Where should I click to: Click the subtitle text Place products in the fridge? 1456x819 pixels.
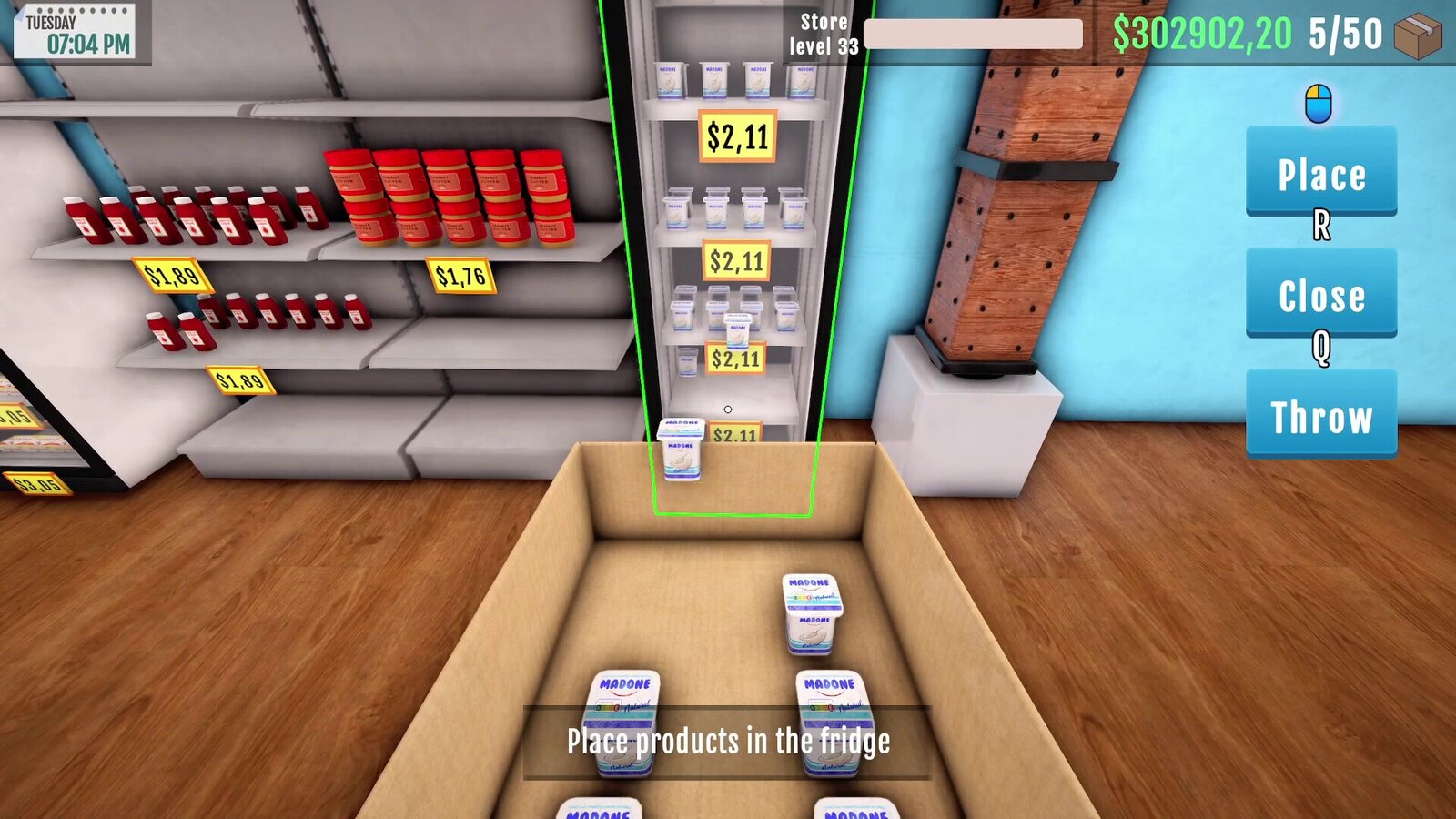coord(728,740)
